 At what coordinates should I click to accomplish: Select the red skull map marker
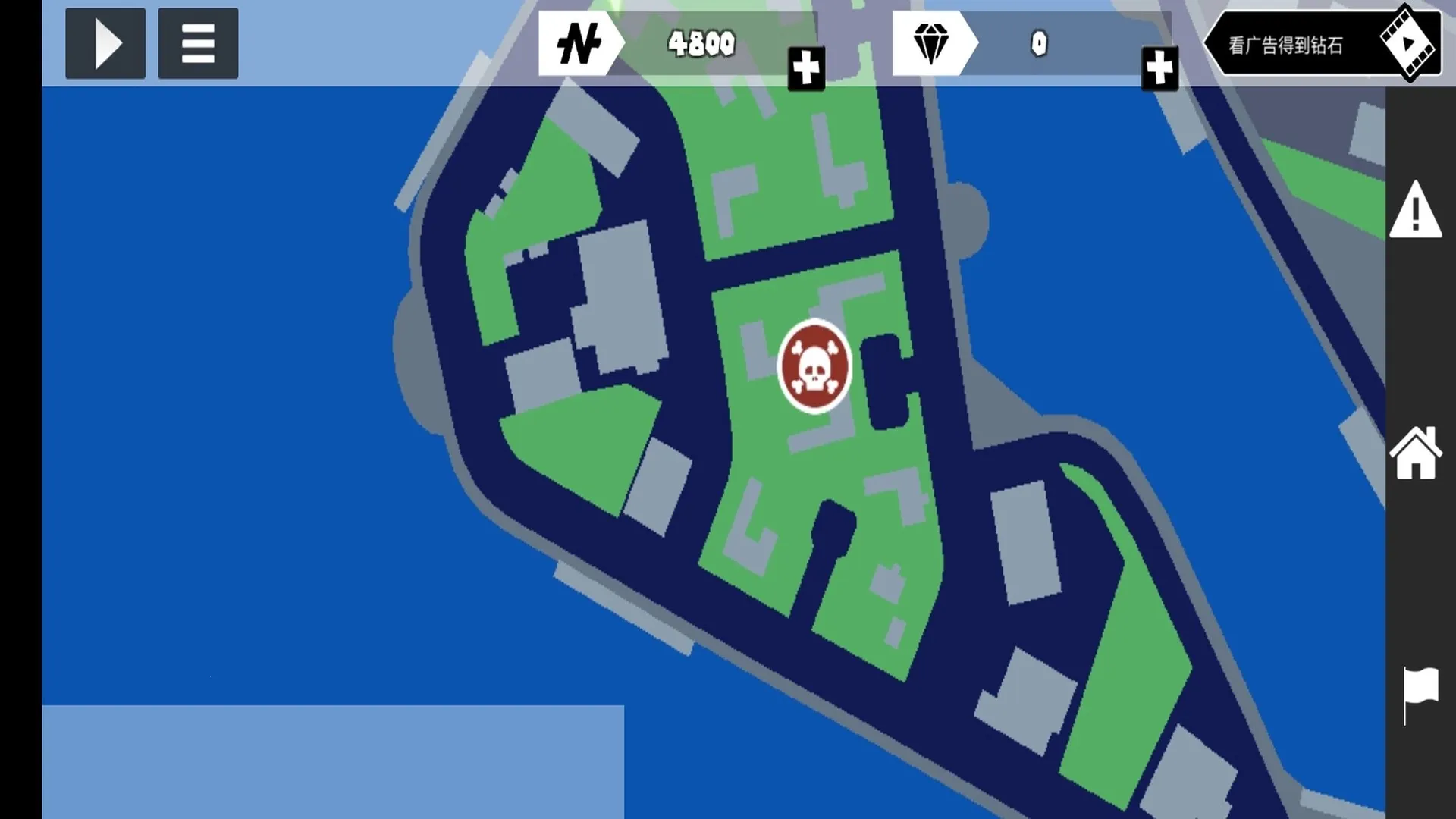(x=814, y=366)
